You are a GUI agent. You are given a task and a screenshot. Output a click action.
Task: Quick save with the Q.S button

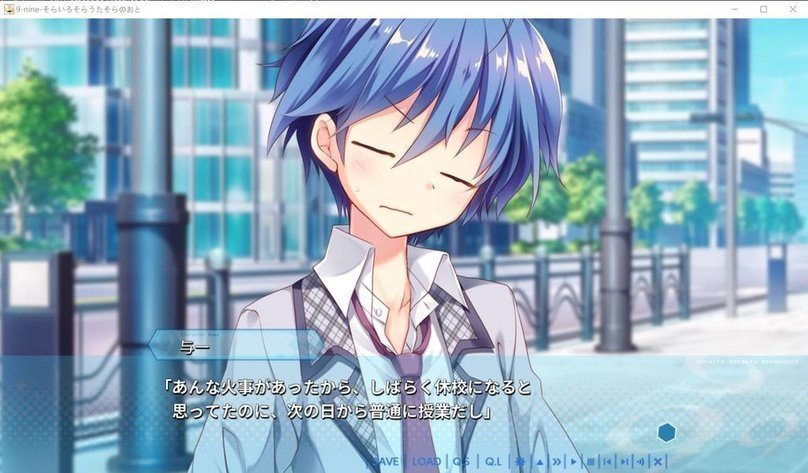[x=461, y=461]
